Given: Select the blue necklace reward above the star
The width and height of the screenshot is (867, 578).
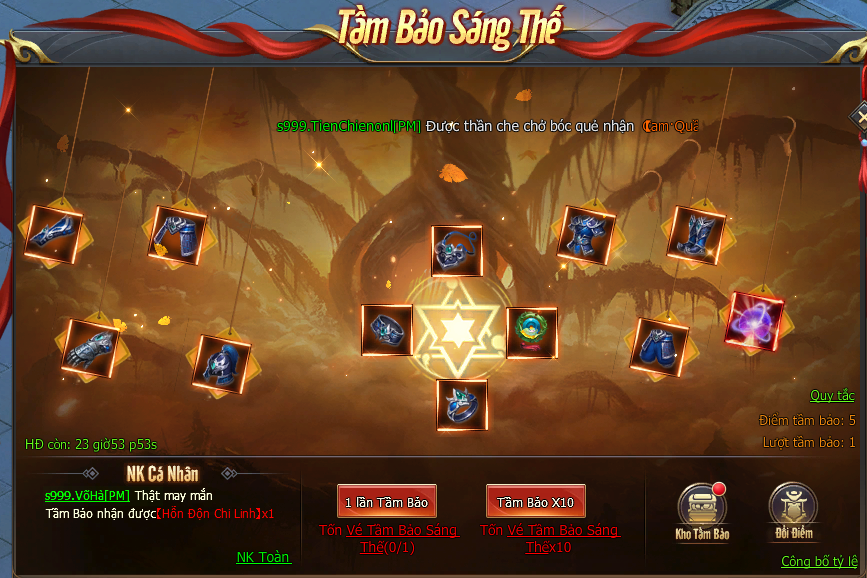Looking at the screenshot, I should (457, 251).
